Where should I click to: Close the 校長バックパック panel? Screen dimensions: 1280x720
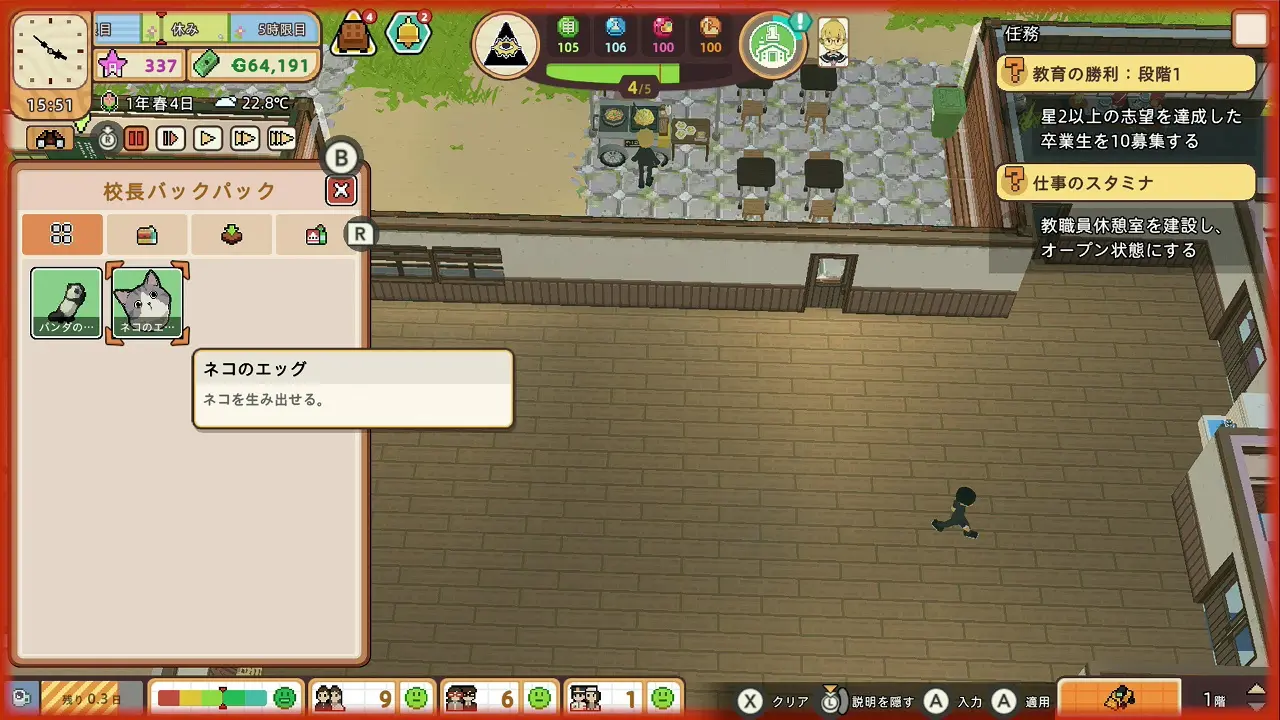341,190
